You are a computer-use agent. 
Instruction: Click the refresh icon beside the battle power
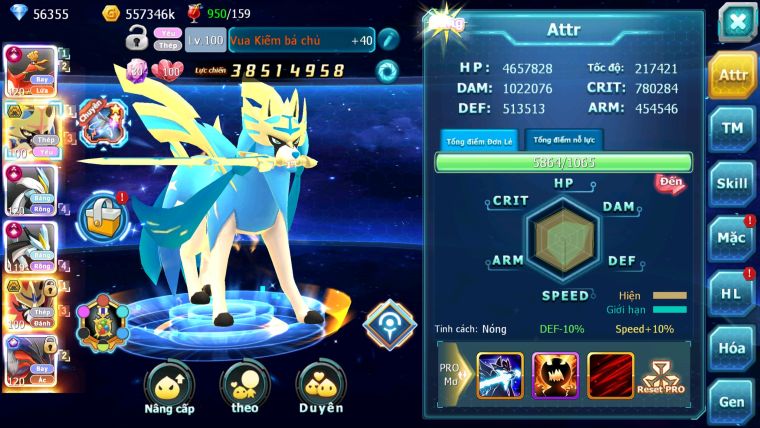(386, 71)
